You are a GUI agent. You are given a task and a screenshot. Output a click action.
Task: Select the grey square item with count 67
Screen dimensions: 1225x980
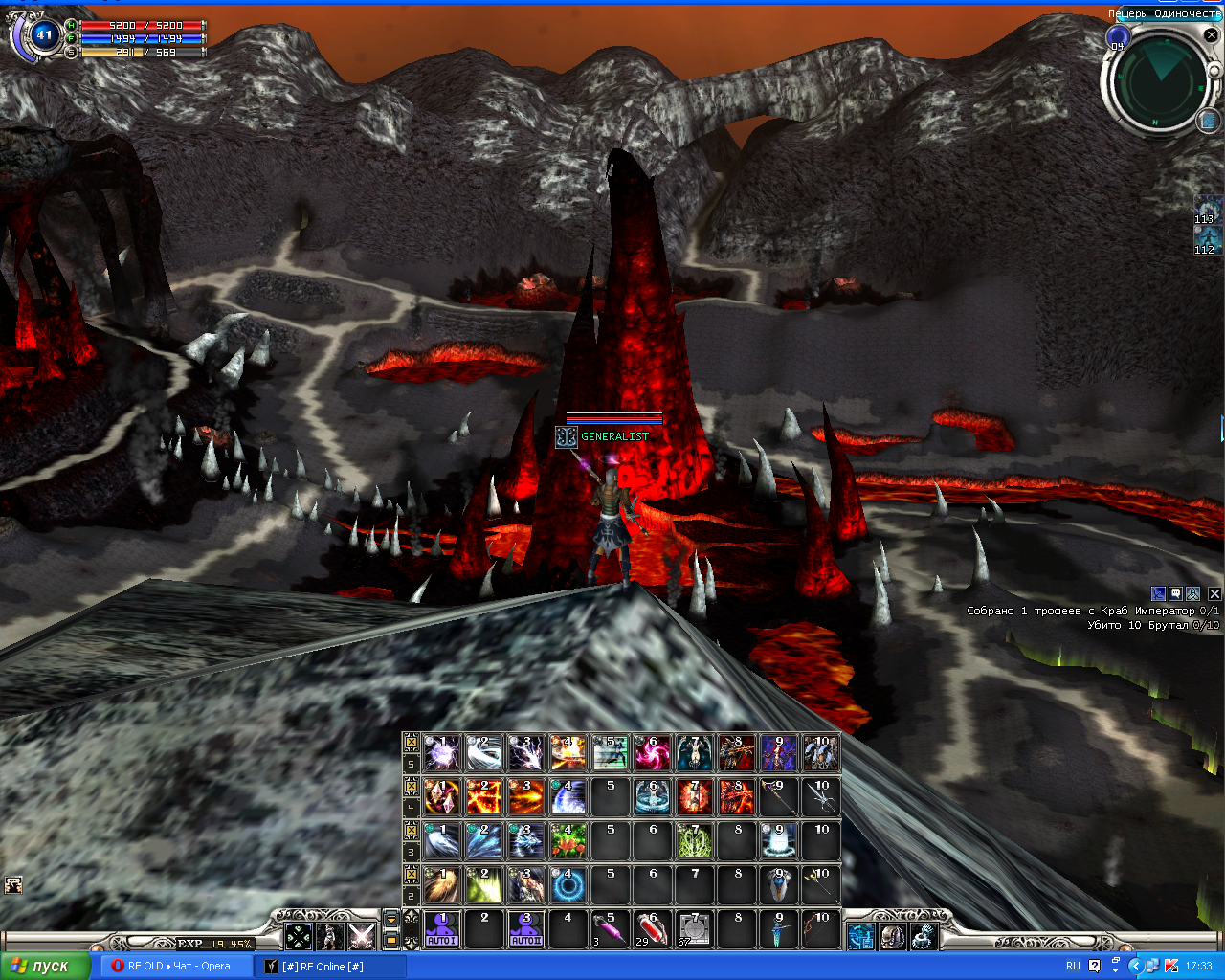click(694, 929)
